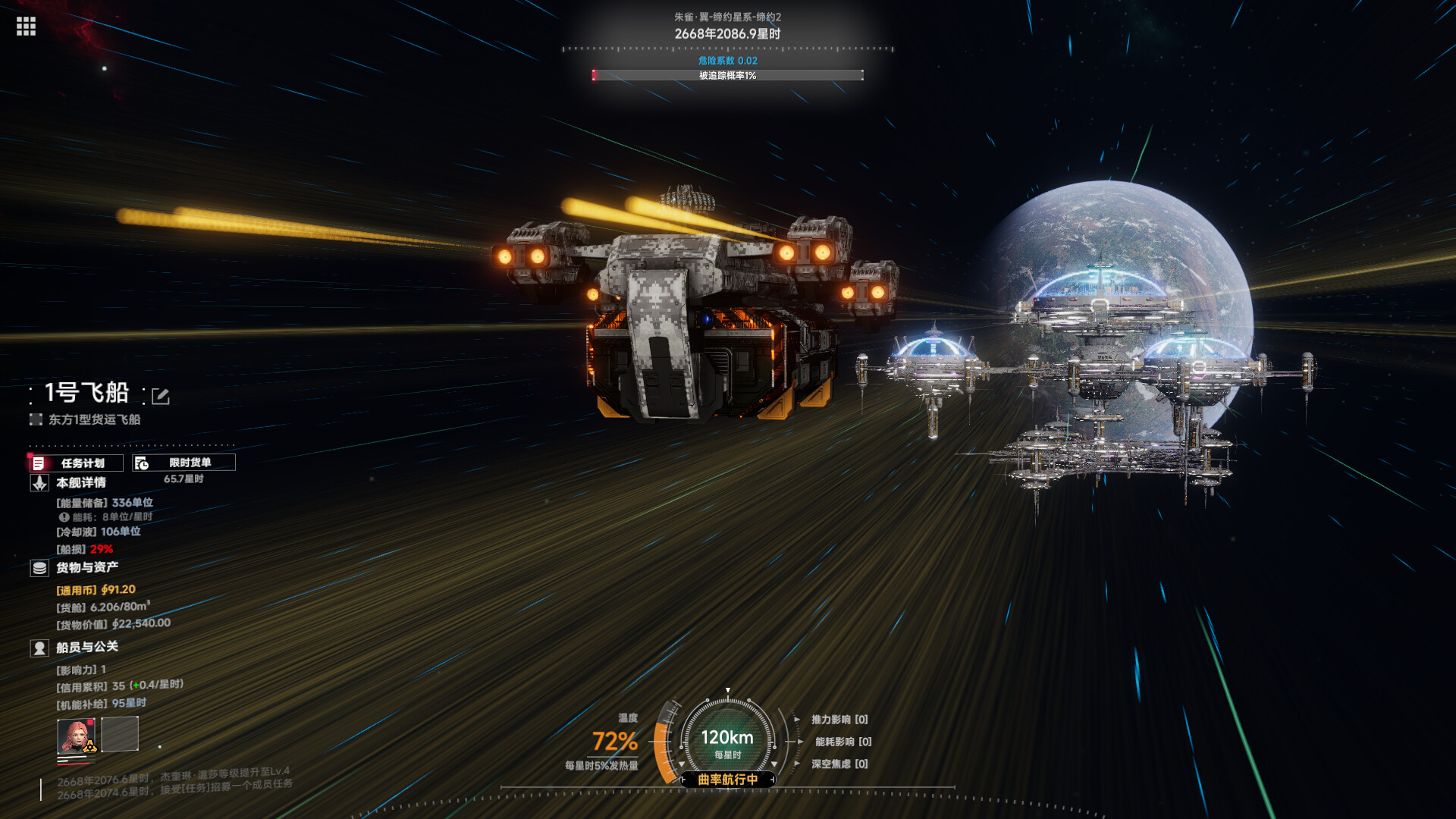Select the empty crew slot
Screen dimensions: 1456x819
coord(120,734)
